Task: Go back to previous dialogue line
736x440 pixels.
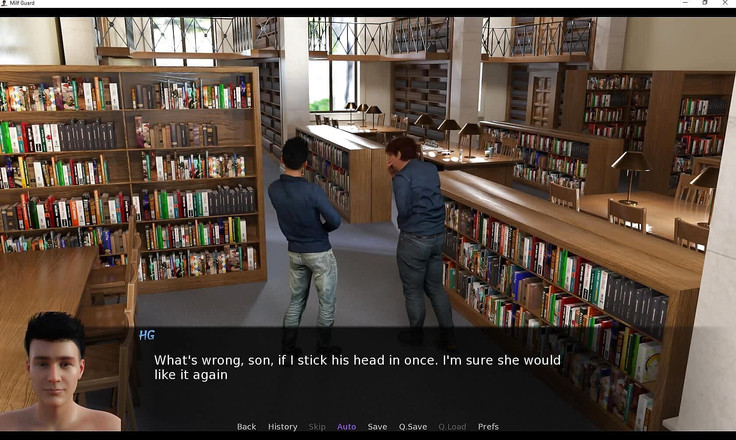Action: coord(246,427)
